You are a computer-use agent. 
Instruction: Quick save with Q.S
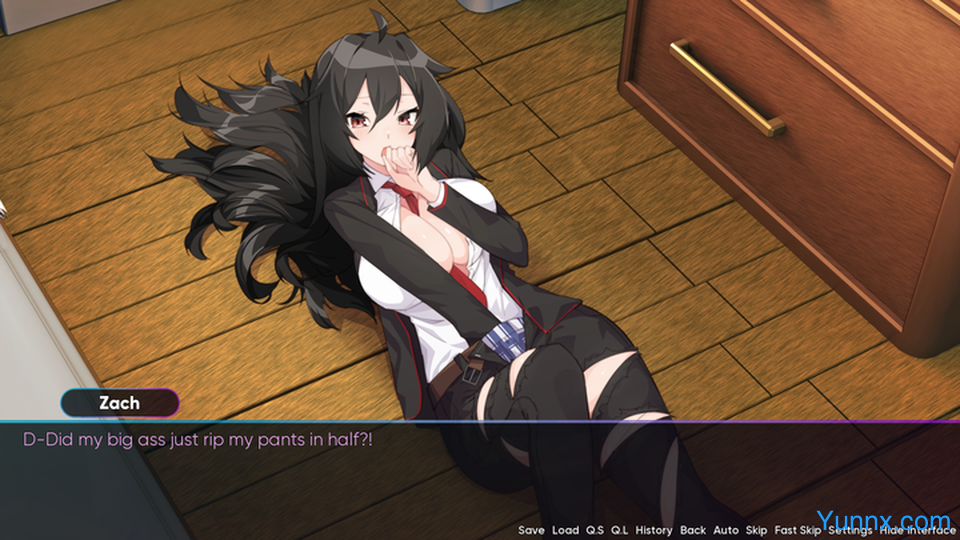tap(595, 530)
